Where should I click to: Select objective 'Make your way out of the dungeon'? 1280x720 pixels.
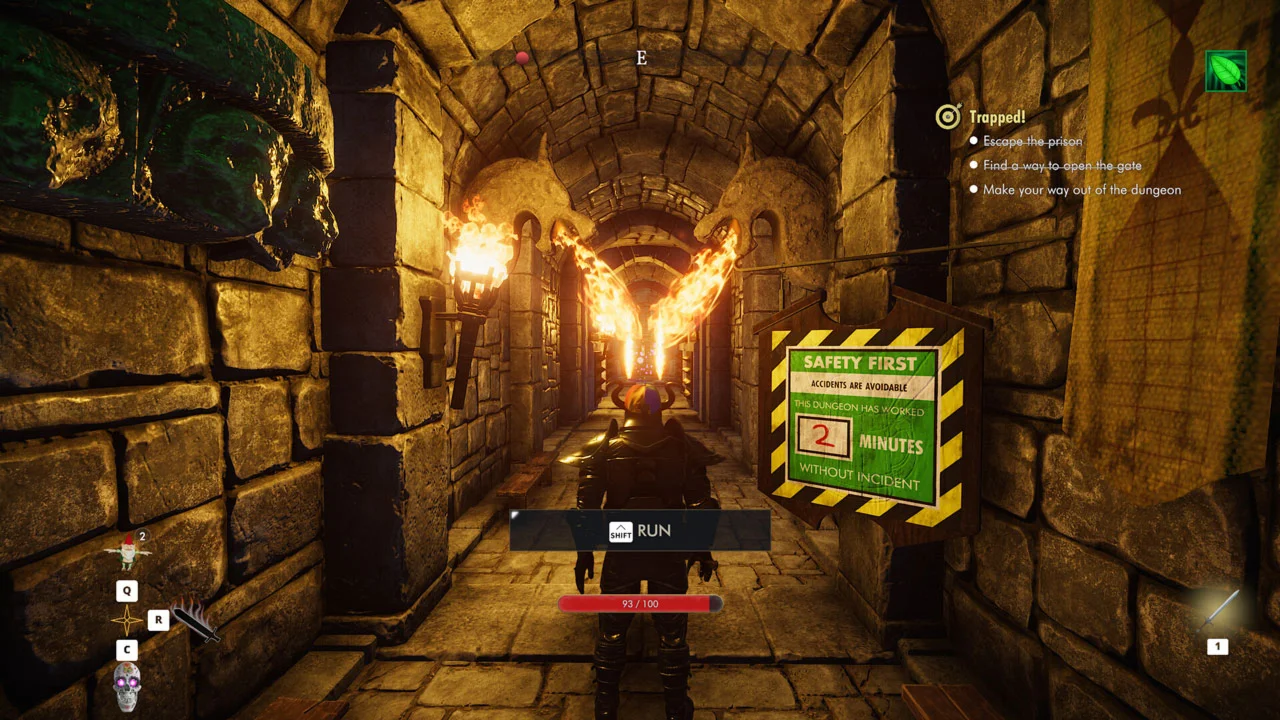pyautogui.click(x=1081, y=190)
